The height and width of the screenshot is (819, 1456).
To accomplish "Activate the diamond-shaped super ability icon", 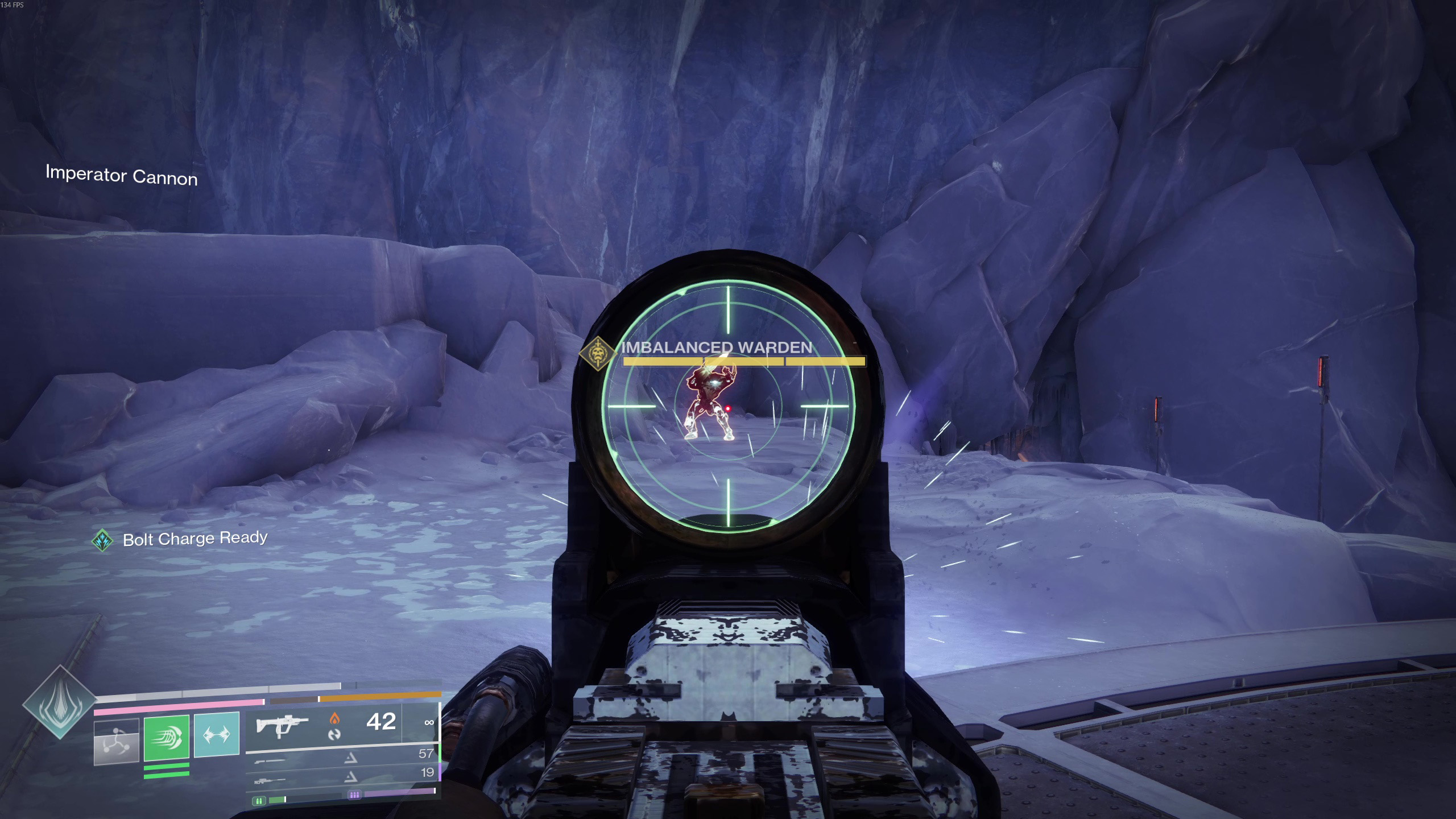I will [60, 702].
